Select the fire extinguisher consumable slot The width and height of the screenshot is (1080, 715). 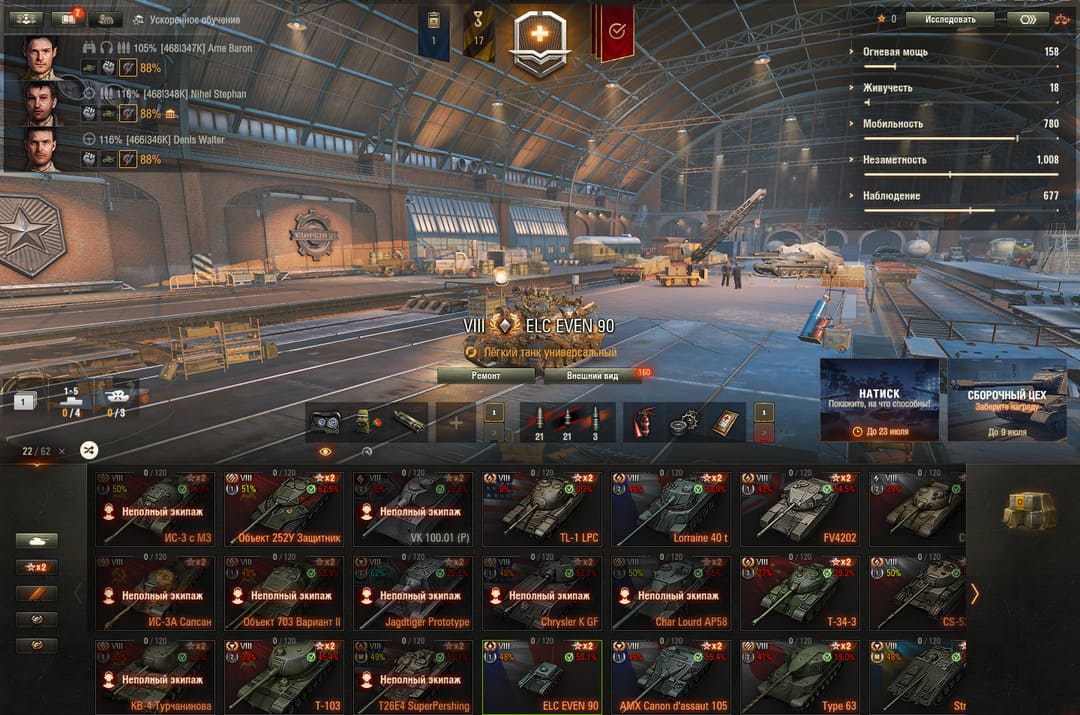pos(641,422)
